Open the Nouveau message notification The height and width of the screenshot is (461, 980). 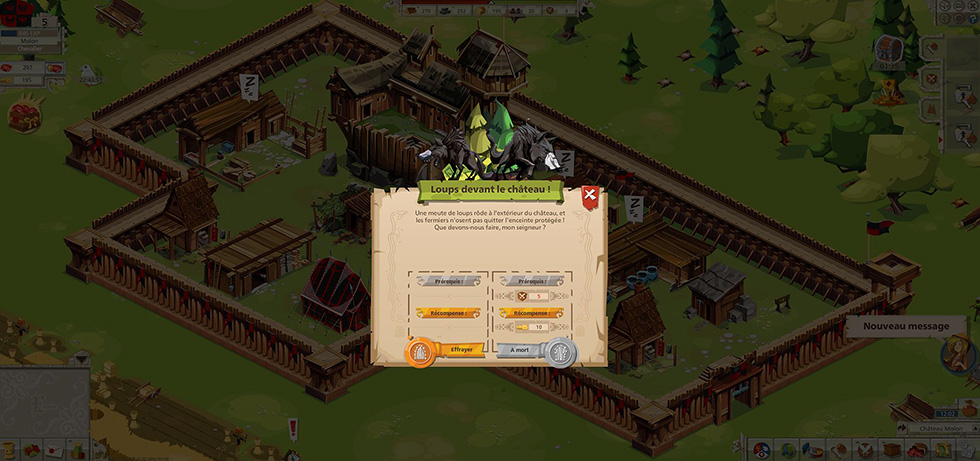pyautogui.click(x=906, y=326)
